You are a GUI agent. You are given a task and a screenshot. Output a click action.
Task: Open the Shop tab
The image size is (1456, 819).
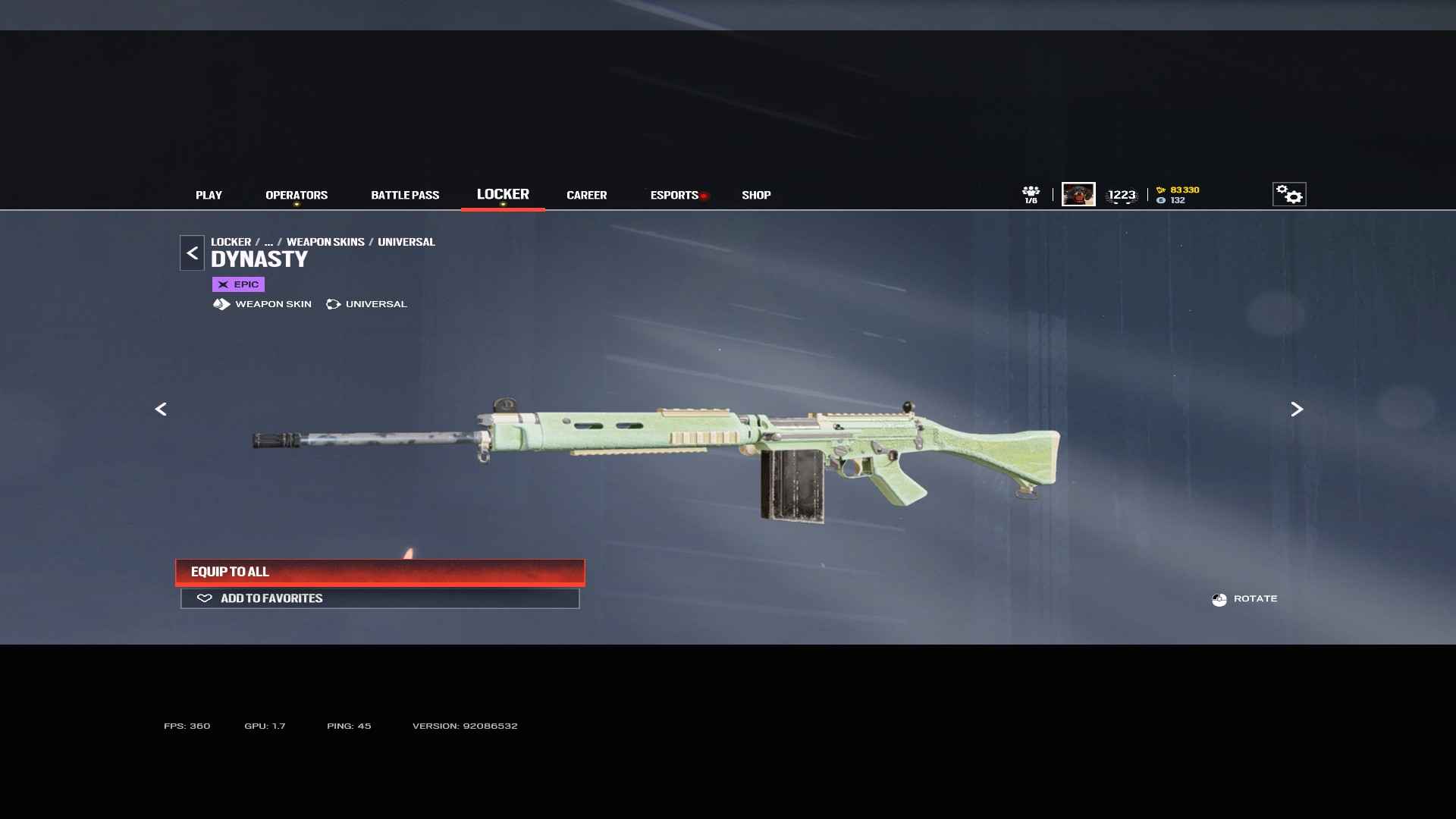point(756,195)
